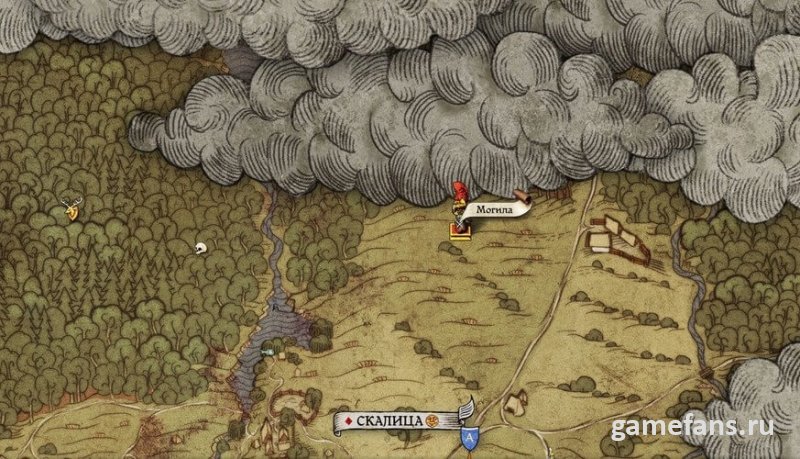Select the antler hunting spot marker
The image size is (800, 459).
coord(71,208)
